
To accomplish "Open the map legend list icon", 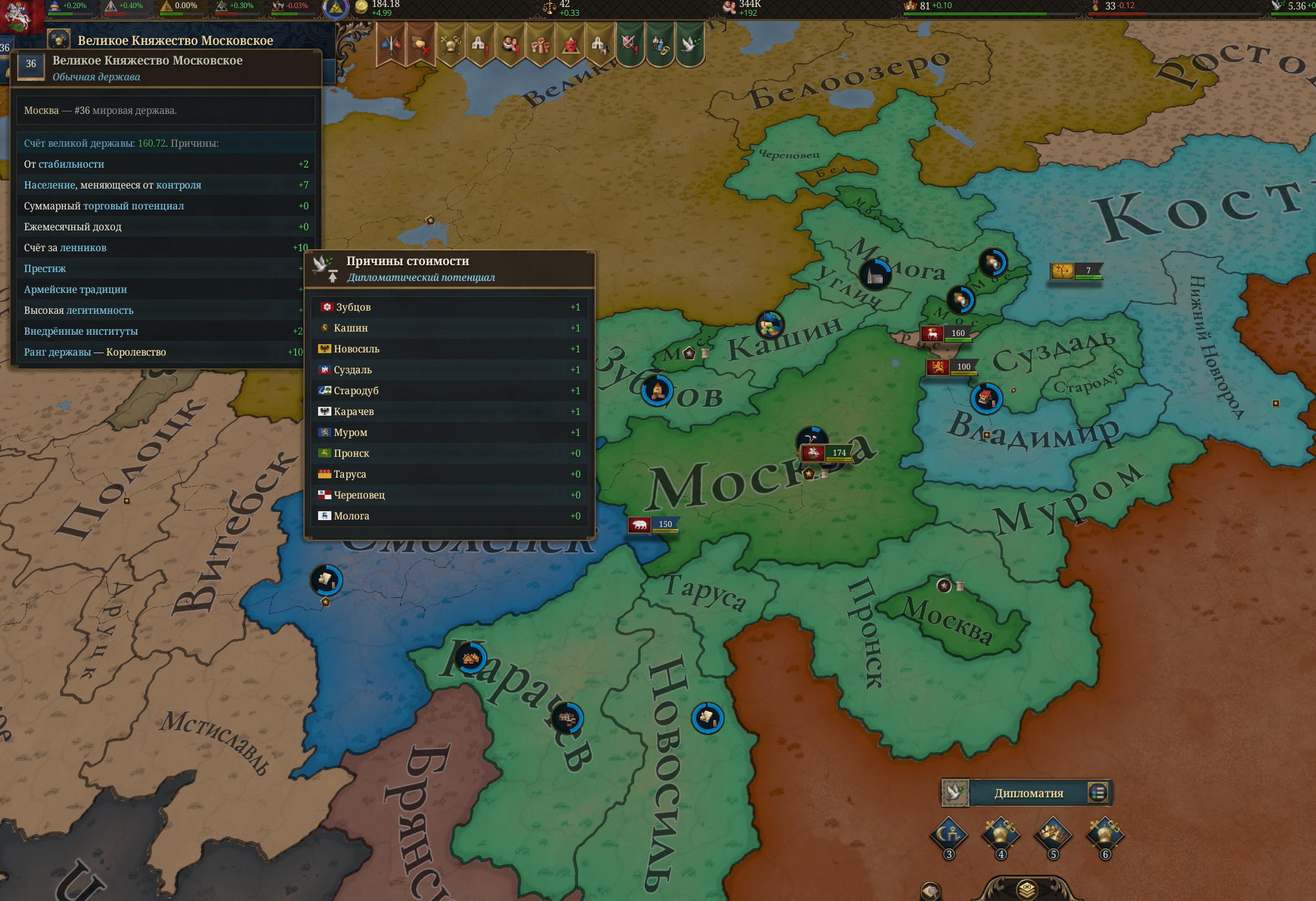I will click(1098, 793).
